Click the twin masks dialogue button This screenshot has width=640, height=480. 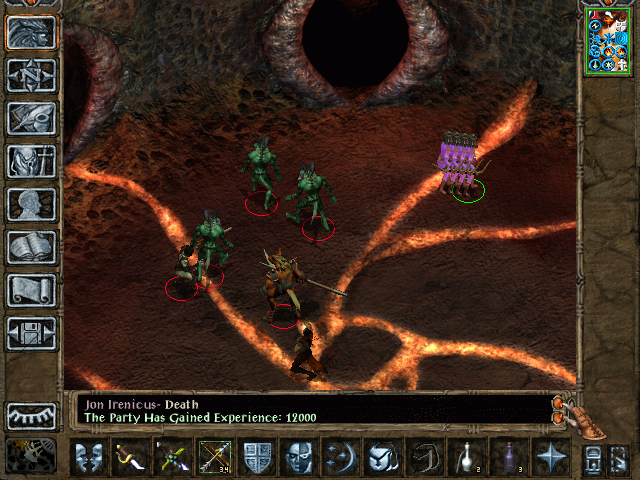(x=89, y=459)
